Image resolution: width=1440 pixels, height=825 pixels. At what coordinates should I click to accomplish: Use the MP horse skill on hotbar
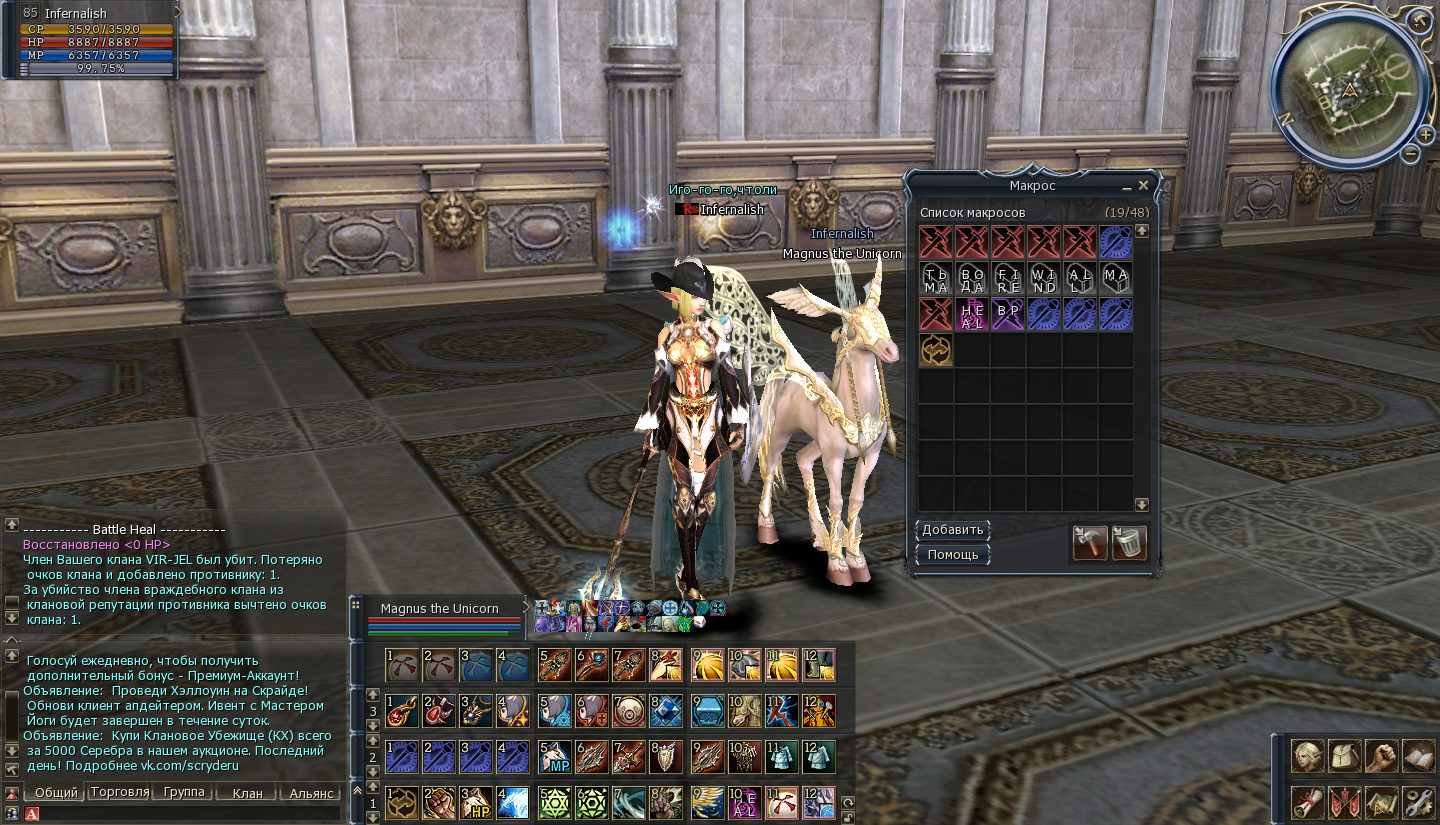(x=554, y=757)
